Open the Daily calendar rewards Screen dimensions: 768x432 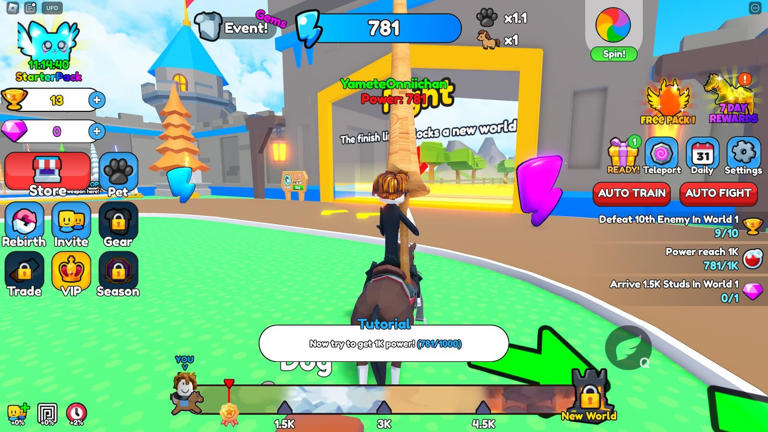[702, 156]
